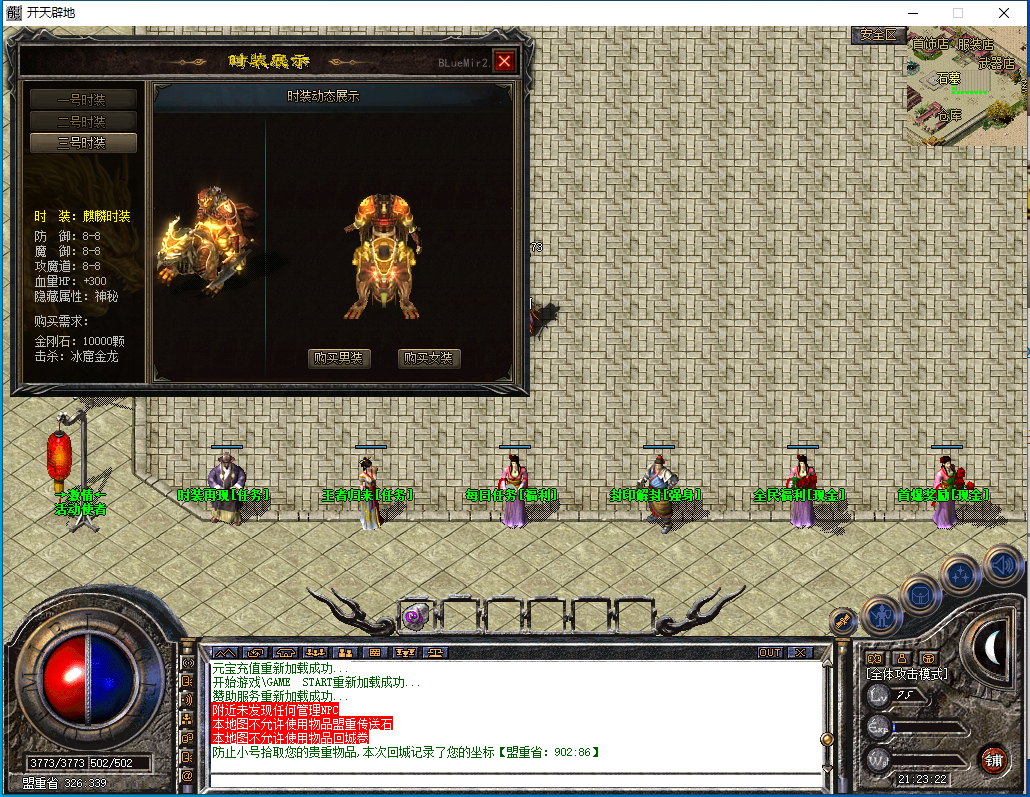Viewport: 1030px width, 797px height.
Task: Toggle the 全体攻击模式 attack mode label
Action: [x=906, y=674]
